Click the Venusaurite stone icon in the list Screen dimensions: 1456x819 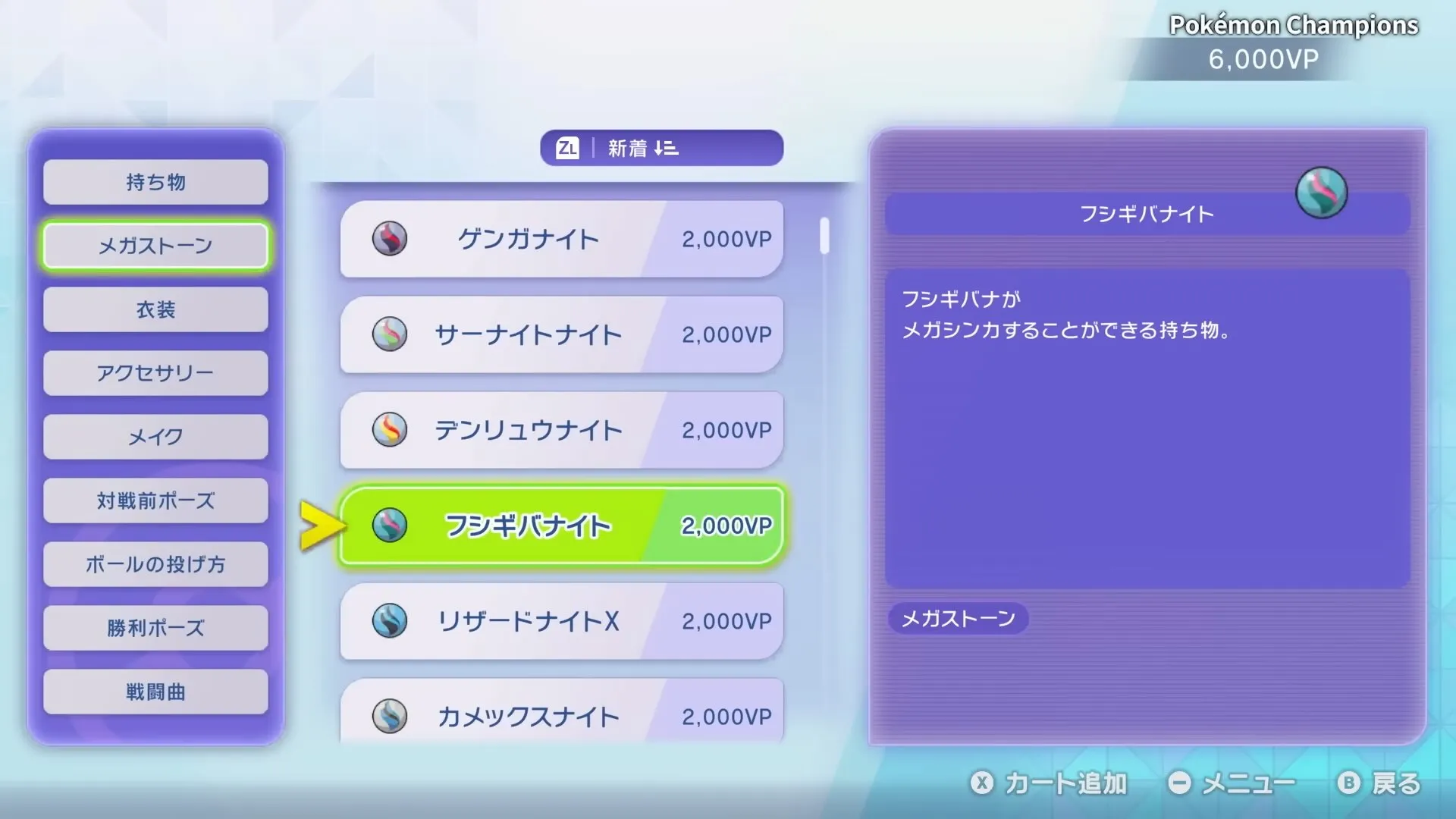[x=391, y=526]
